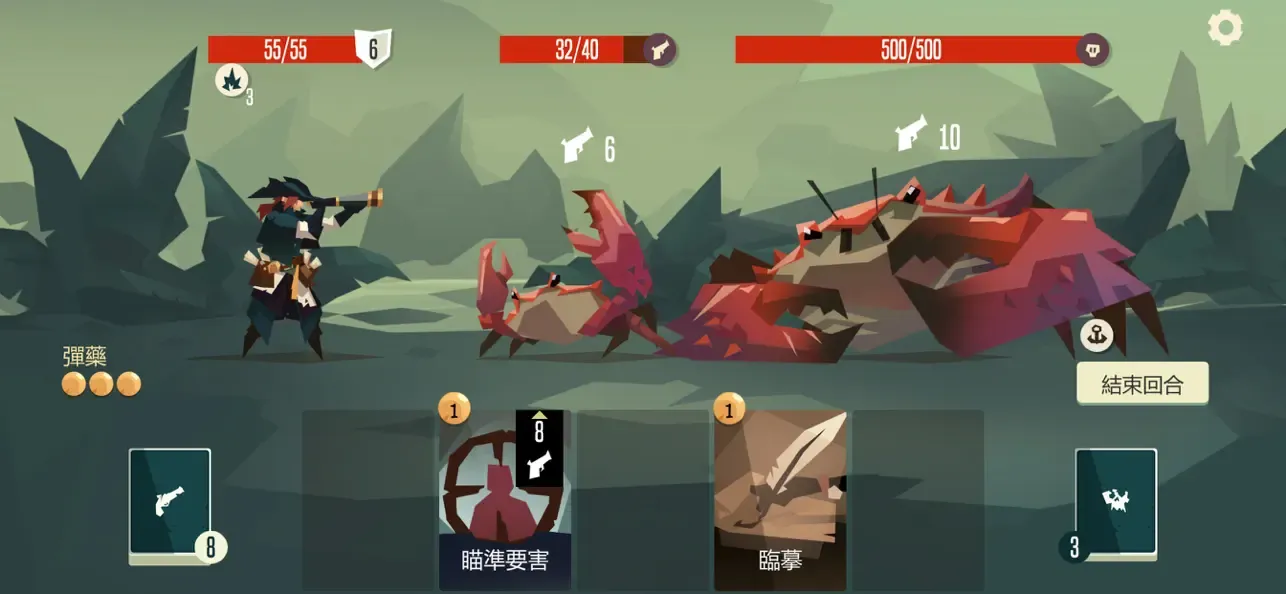The width and height of the screenshot is (1286, 594).
Task: Open the settings gear menu
Action: coord(1225,27)
